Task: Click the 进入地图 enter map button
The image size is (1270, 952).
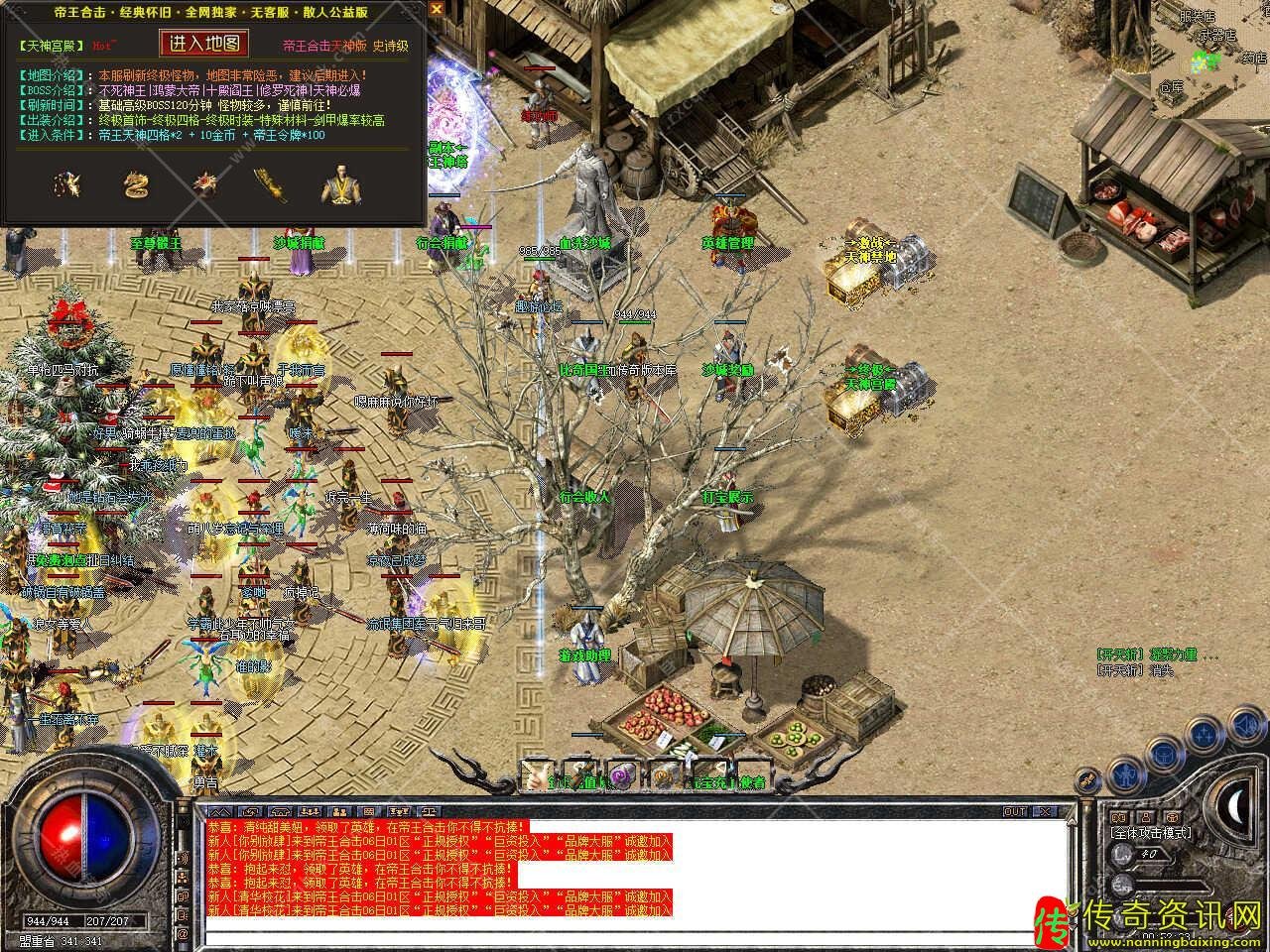Action: [x=203, y=43]
